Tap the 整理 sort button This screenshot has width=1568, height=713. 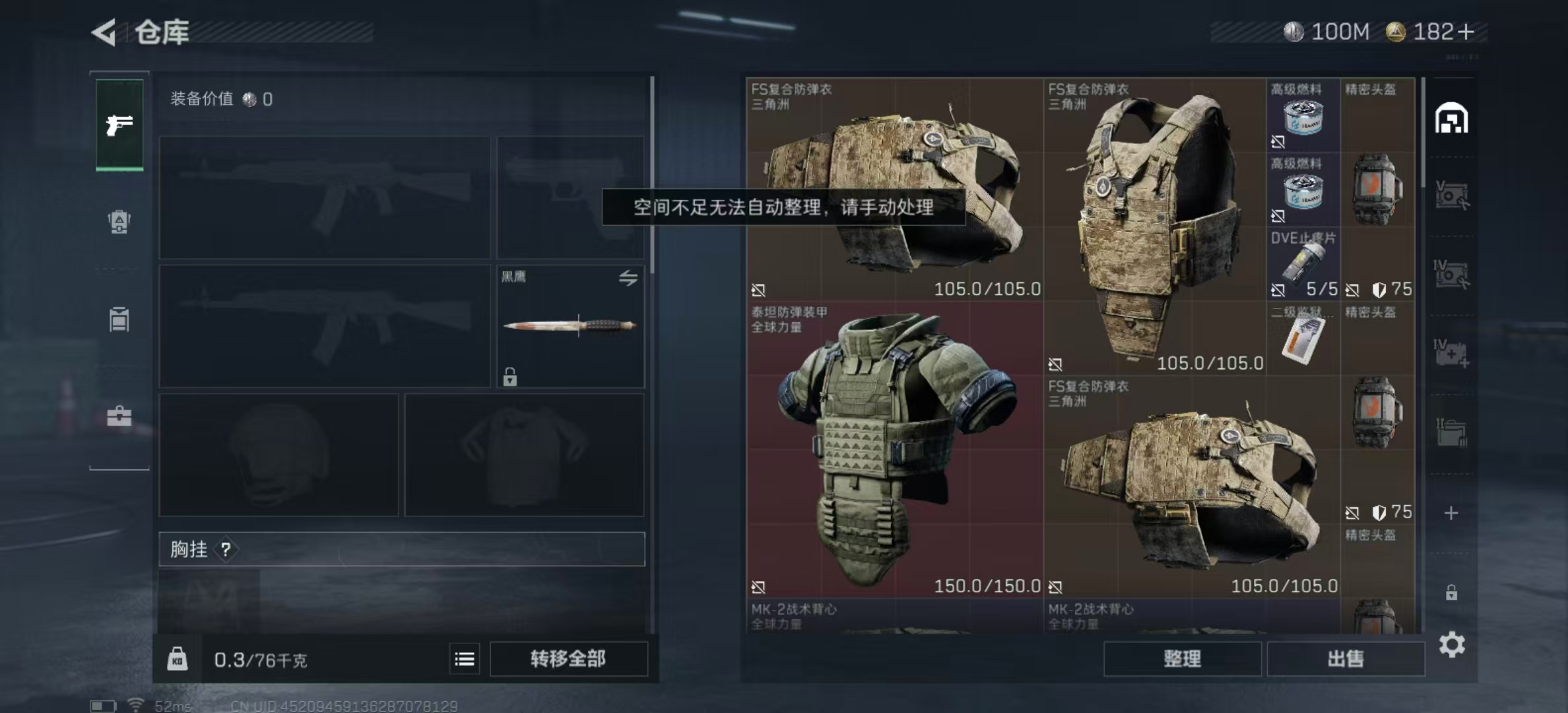(x=1182, y=658)
